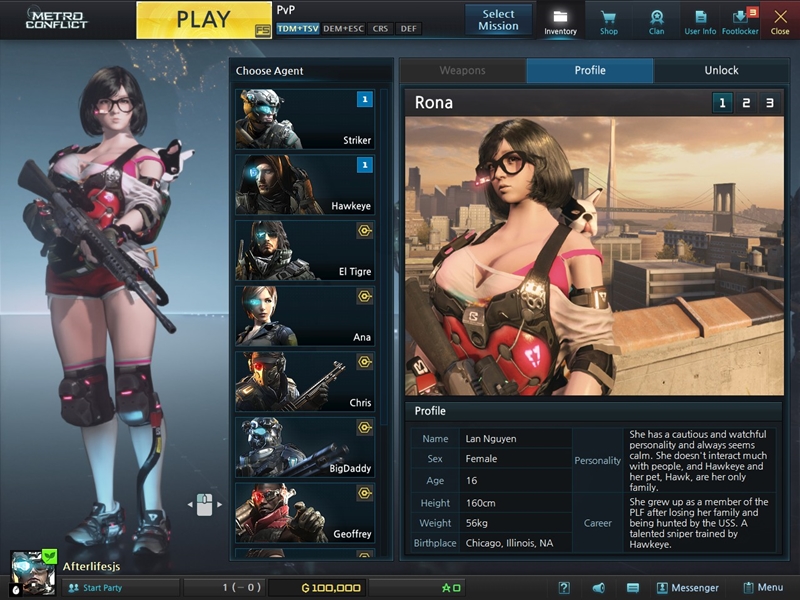
Task: Open the Messenger
Action: (x=687, y=588)
